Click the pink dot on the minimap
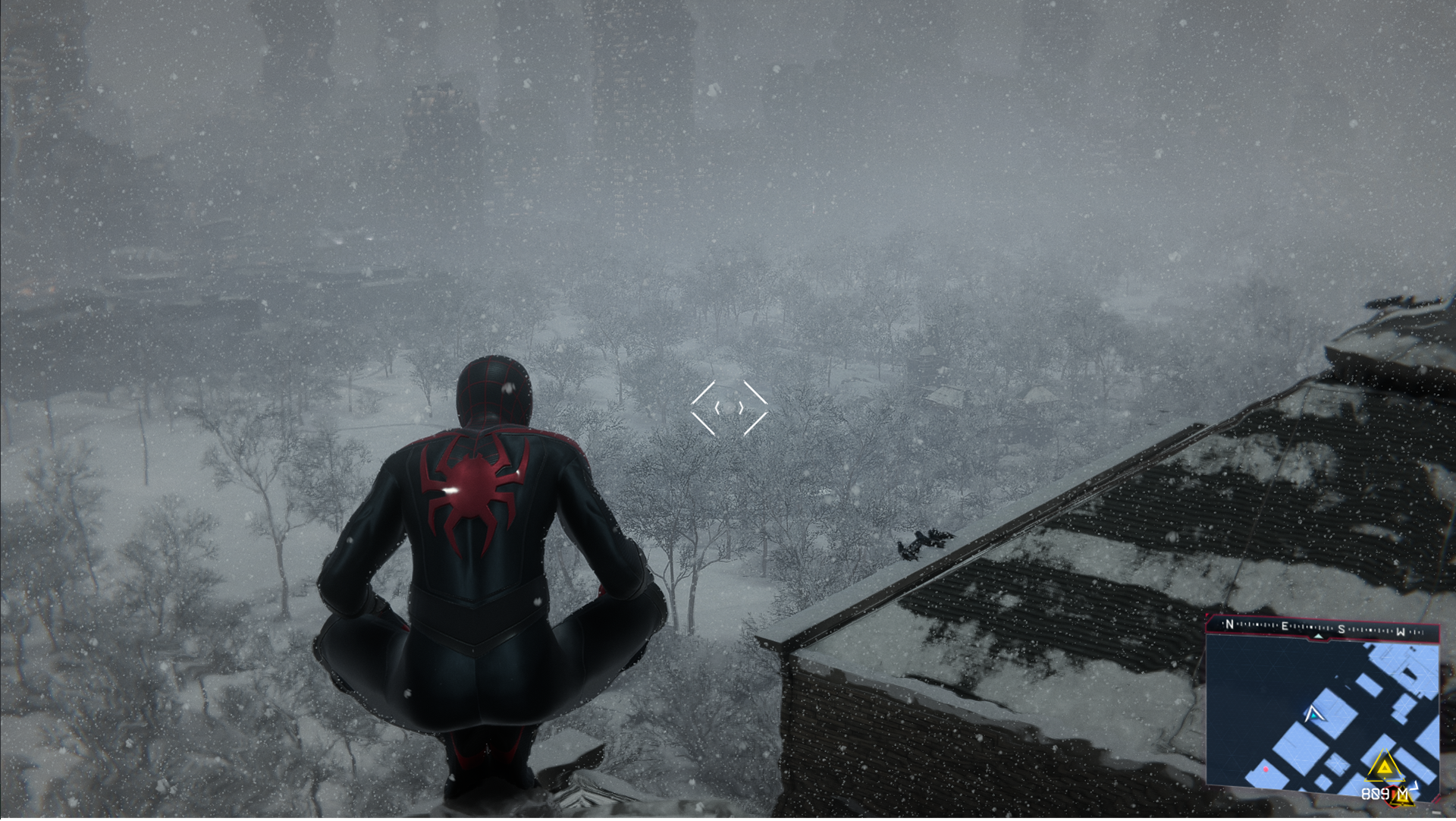Screen dimensions: 1456x821 1266,770
